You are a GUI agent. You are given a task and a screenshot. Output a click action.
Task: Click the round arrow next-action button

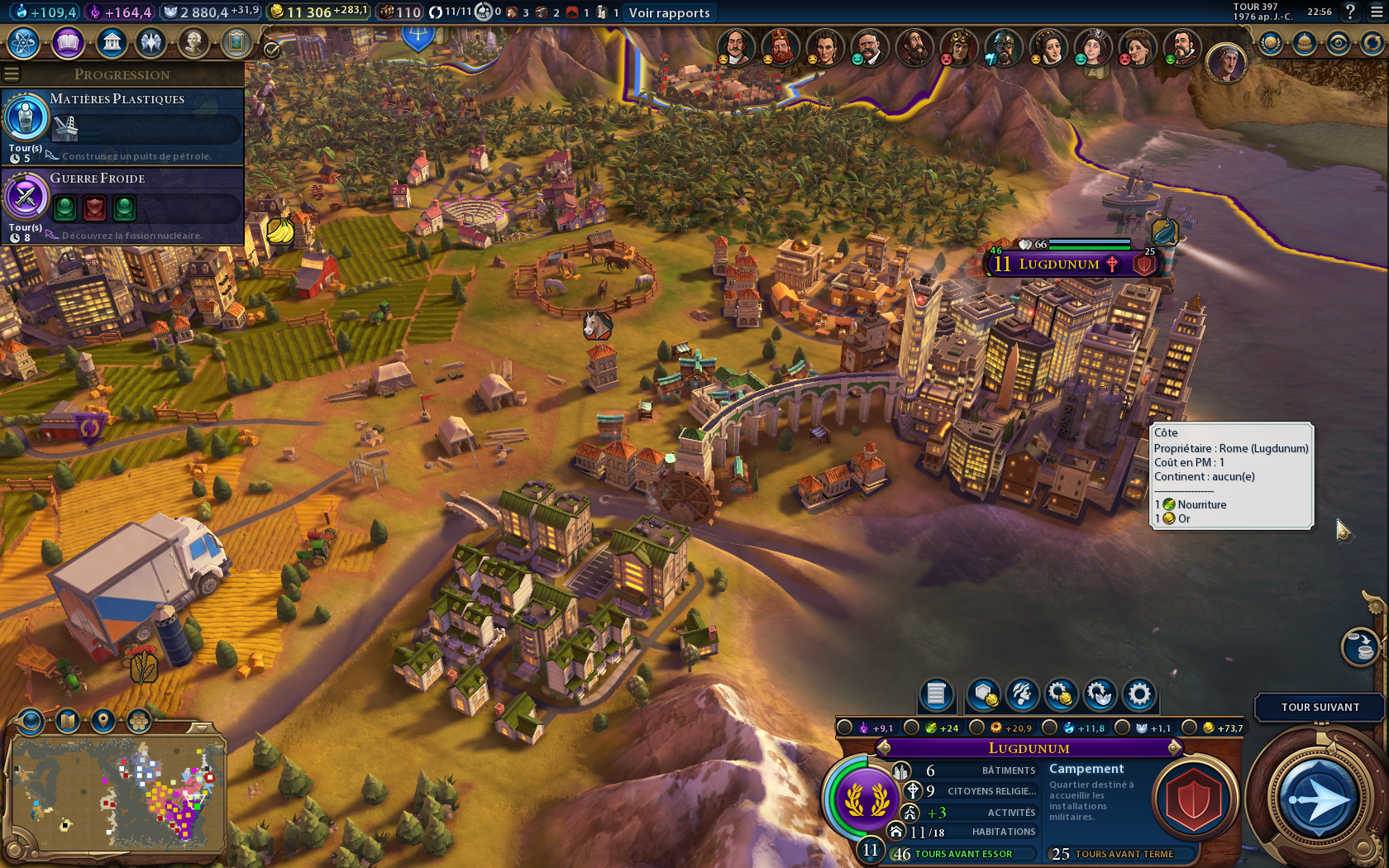(1319, 799)
